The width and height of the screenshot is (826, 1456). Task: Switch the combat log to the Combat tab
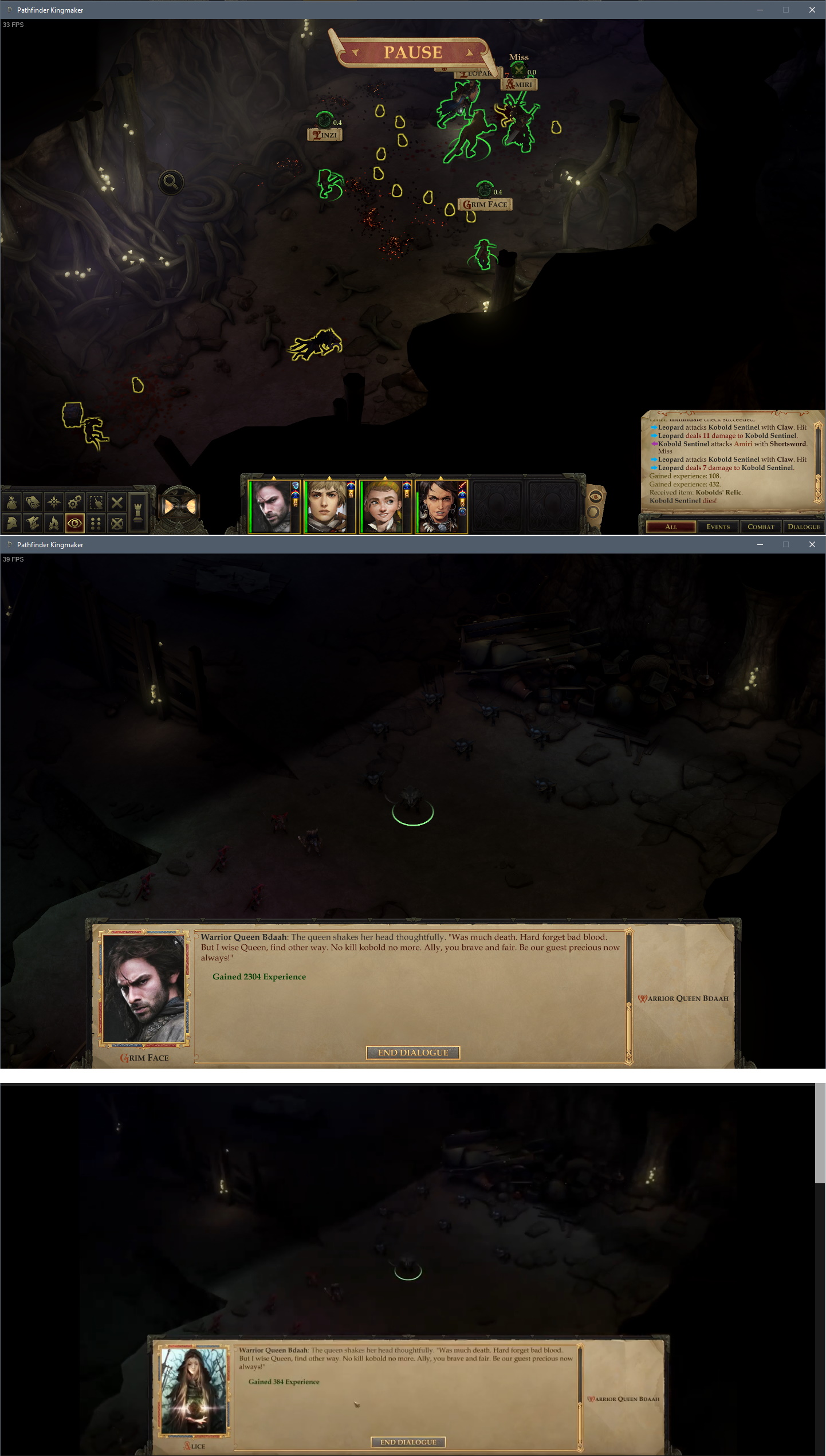point(761,527)
